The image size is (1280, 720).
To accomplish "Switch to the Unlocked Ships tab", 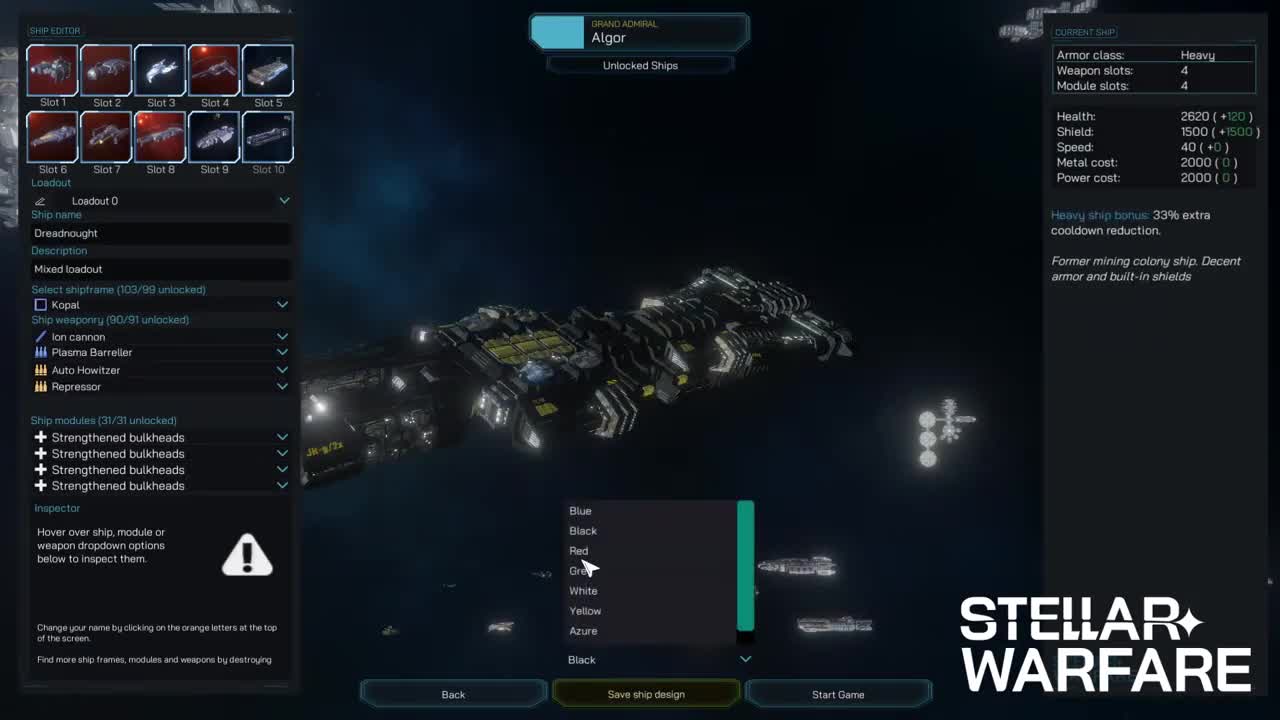I will 639,65.
